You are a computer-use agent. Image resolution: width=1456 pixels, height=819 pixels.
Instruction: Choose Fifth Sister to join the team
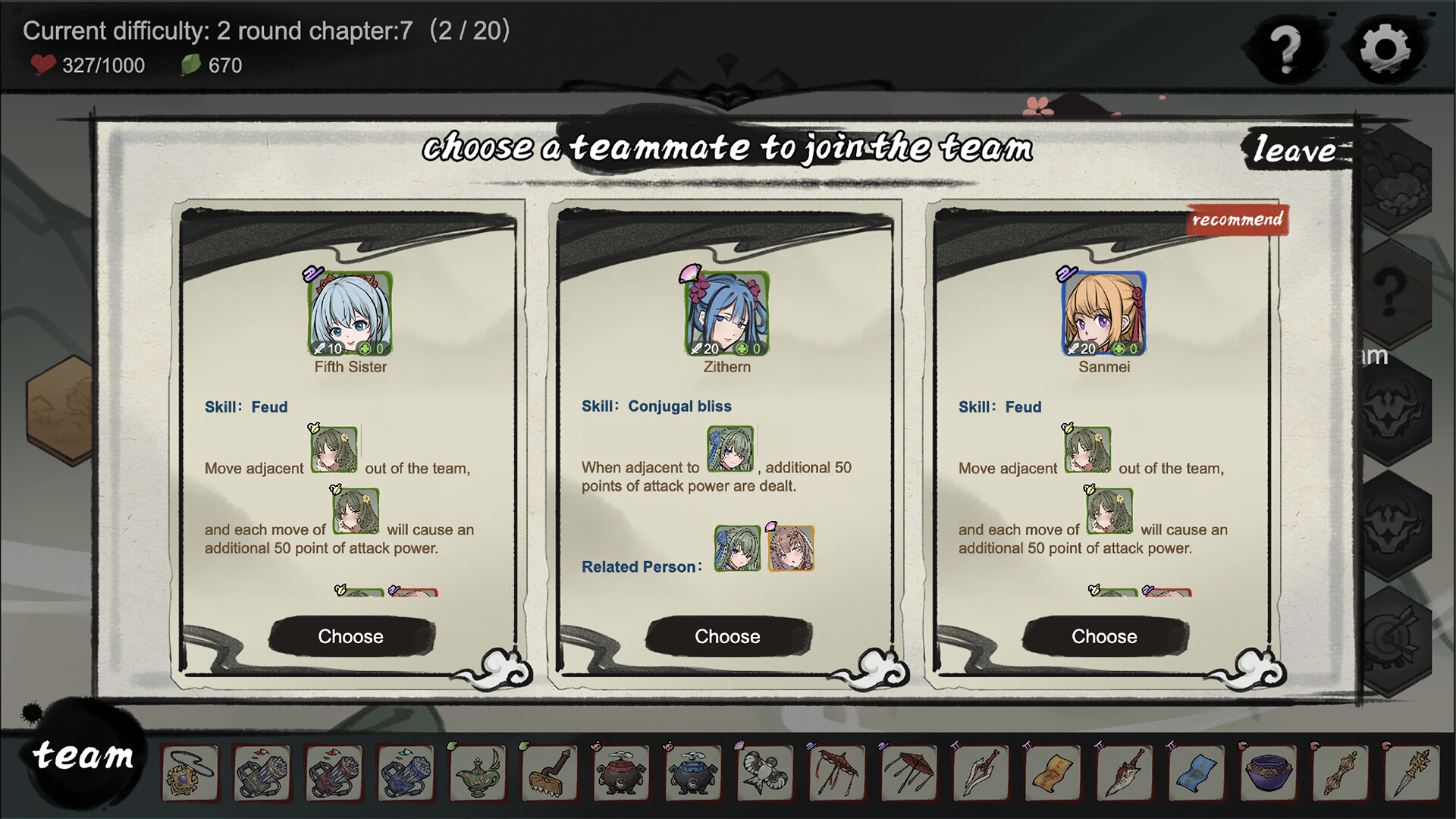350,636
